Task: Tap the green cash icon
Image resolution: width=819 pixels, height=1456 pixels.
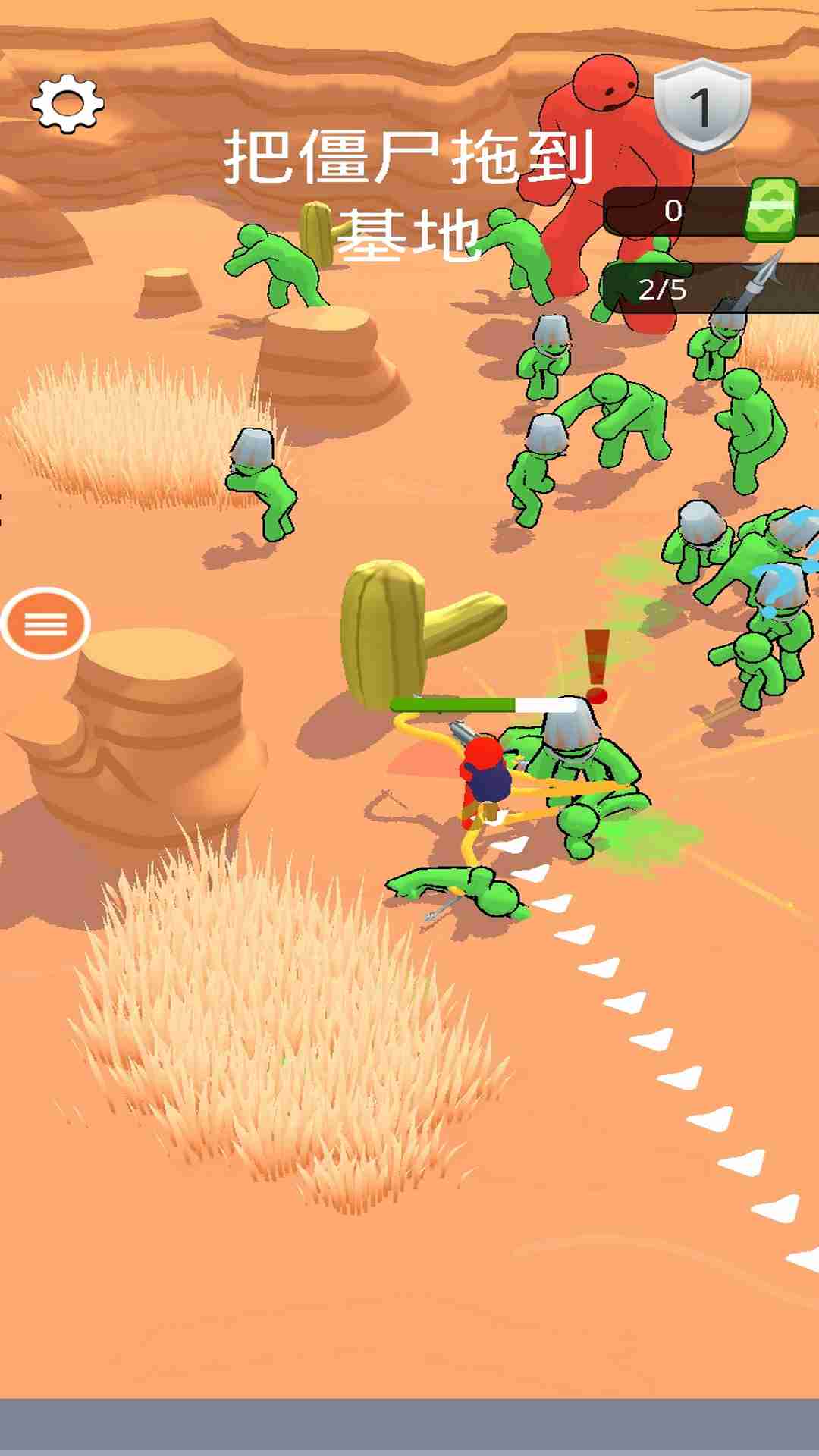Action: click(x=770, y=210)
